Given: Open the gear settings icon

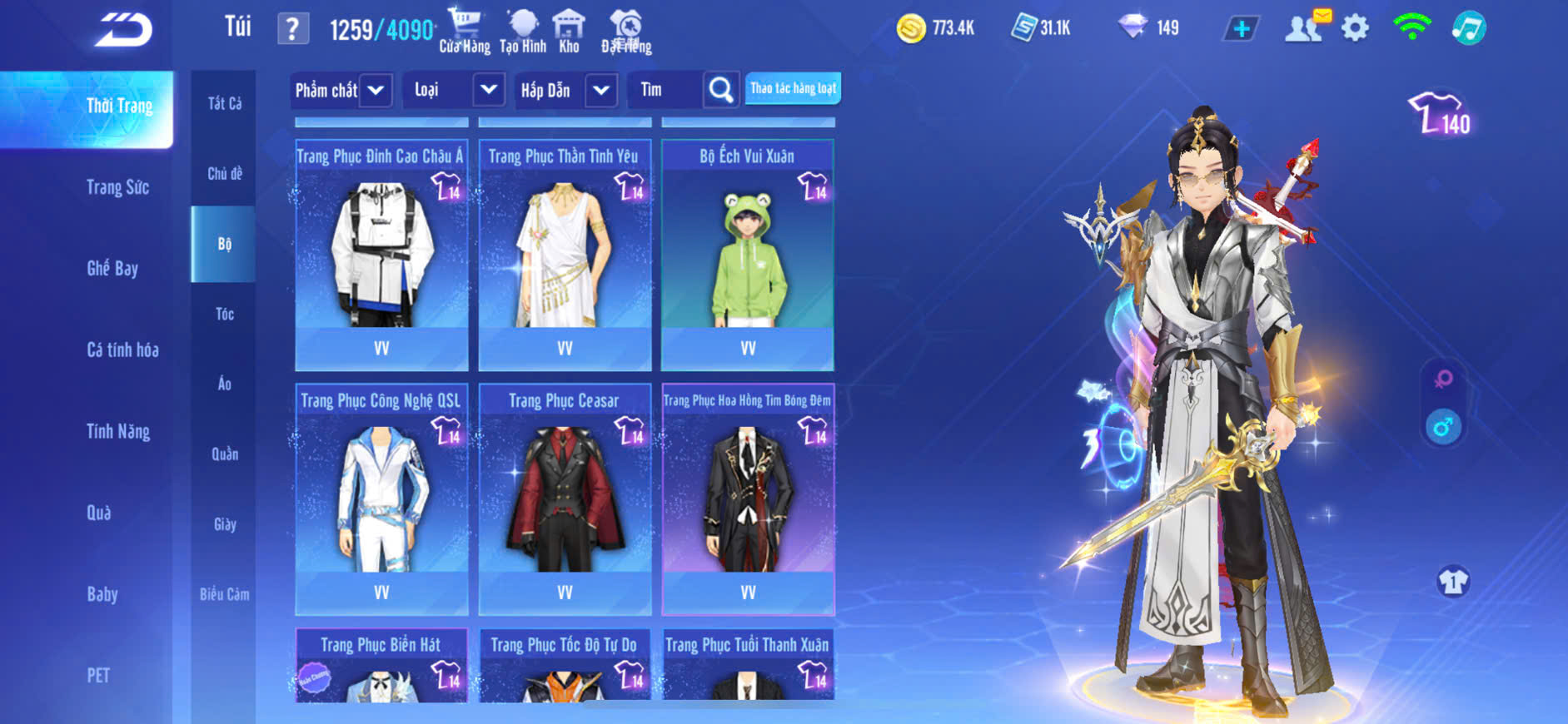Looking at the screenshot, I should [1355, 28].
